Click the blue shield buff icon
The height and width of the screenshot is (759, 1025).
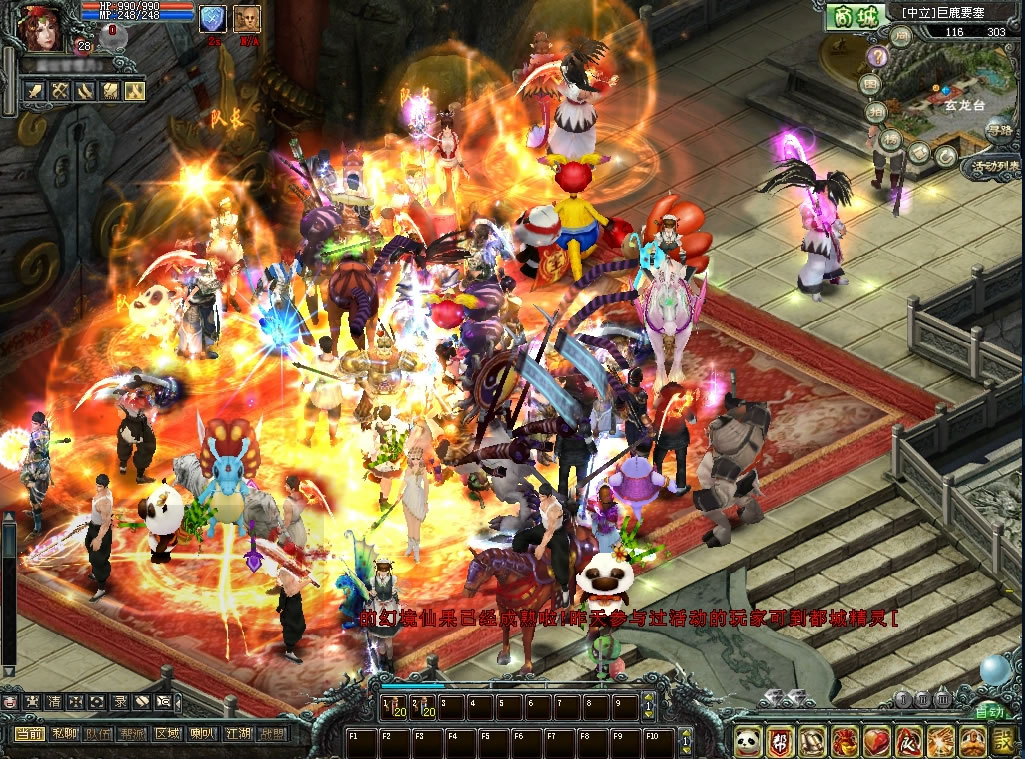tap(213, 19)
